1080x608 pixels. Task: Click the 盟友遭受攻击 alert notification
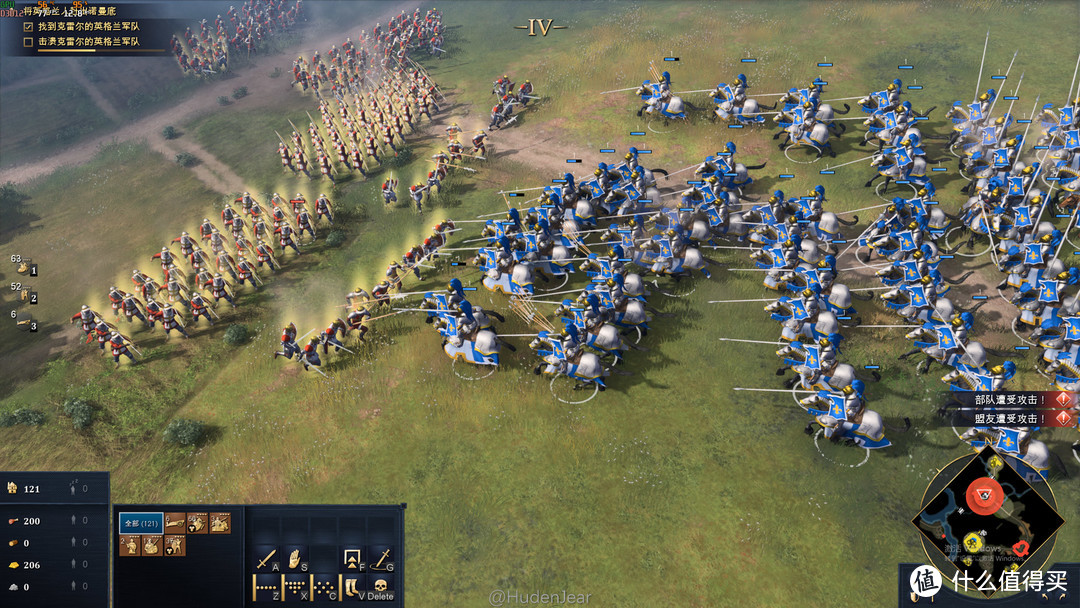(1010, 418)
